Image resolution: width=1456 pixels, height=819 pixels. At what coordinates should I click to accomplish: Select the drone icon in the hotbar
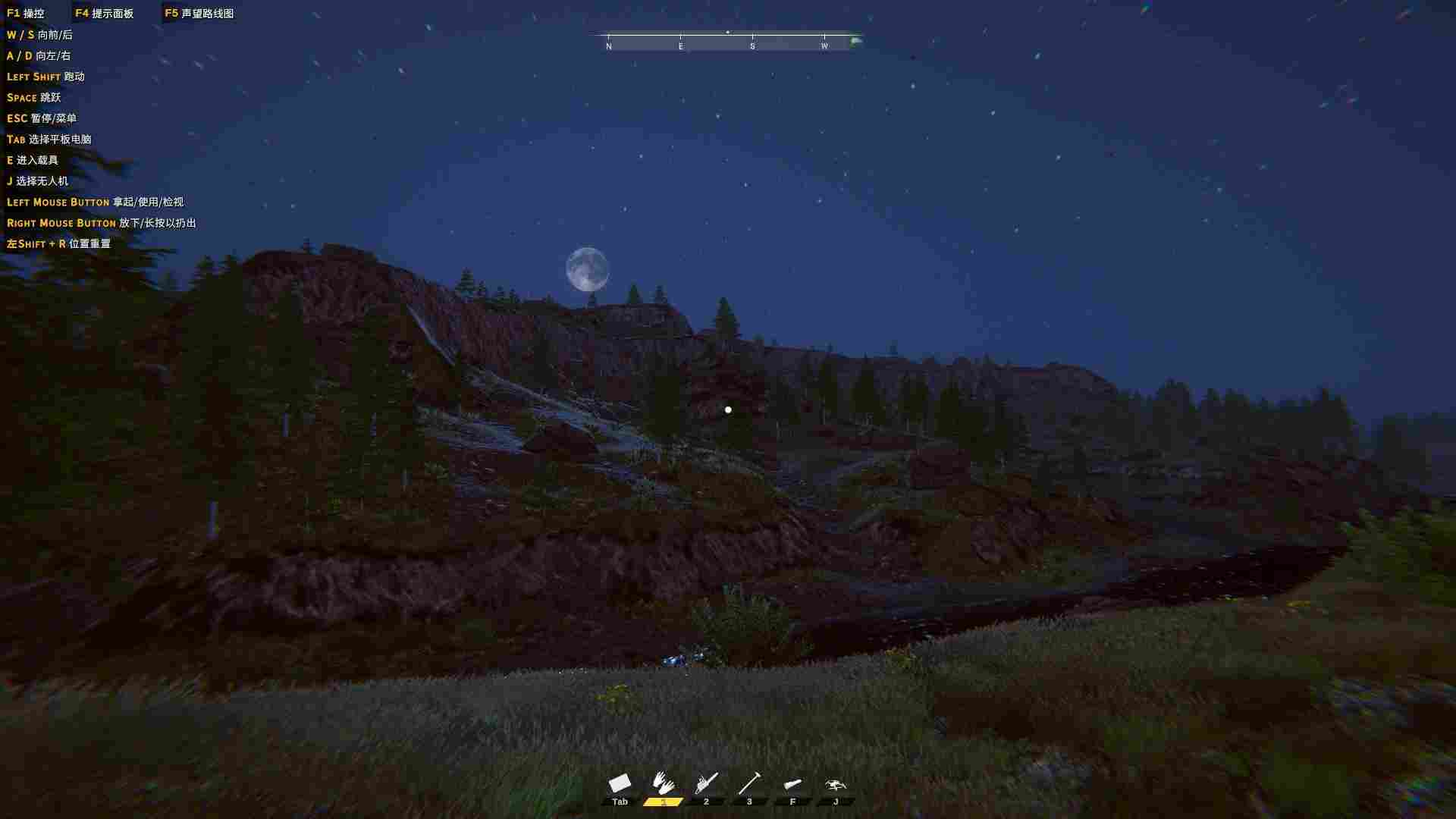tap(836, 785)
